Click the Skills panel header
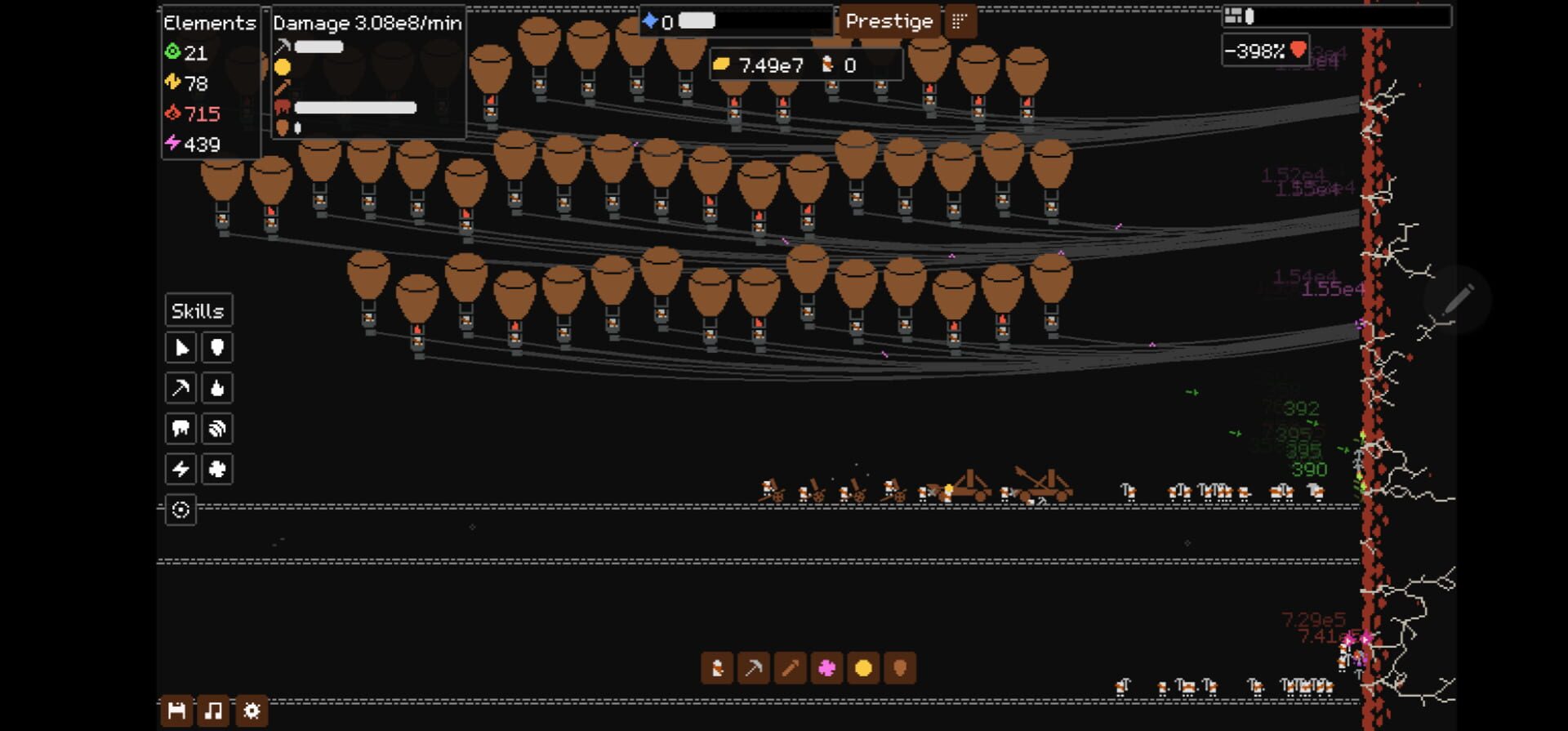Viewport: 1568px width, 731px height. pyautogui.click(x=198, y=310)
